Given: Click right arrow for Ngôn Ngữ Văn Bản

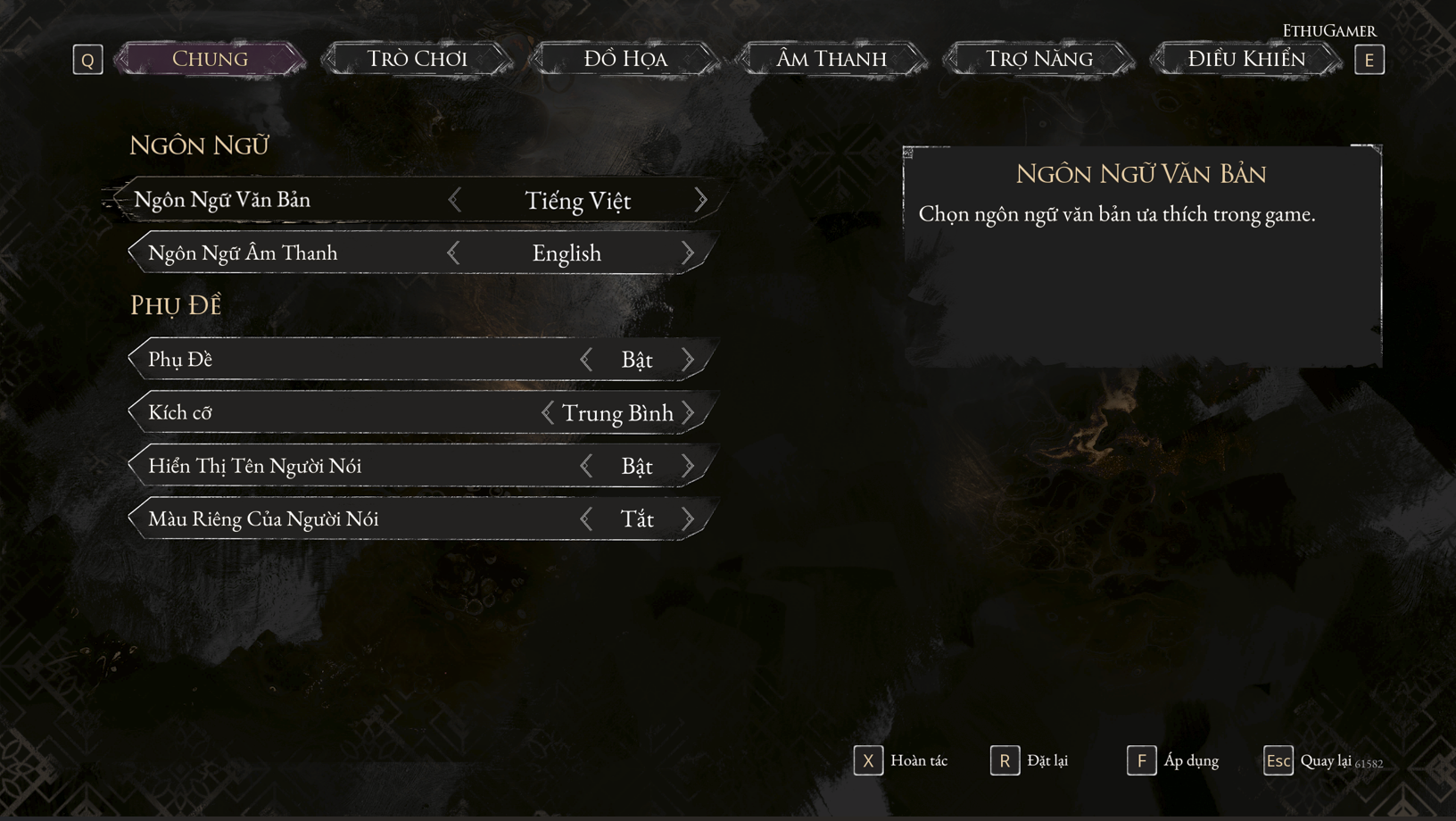Looking at the screenshot, I should point(700,200).
